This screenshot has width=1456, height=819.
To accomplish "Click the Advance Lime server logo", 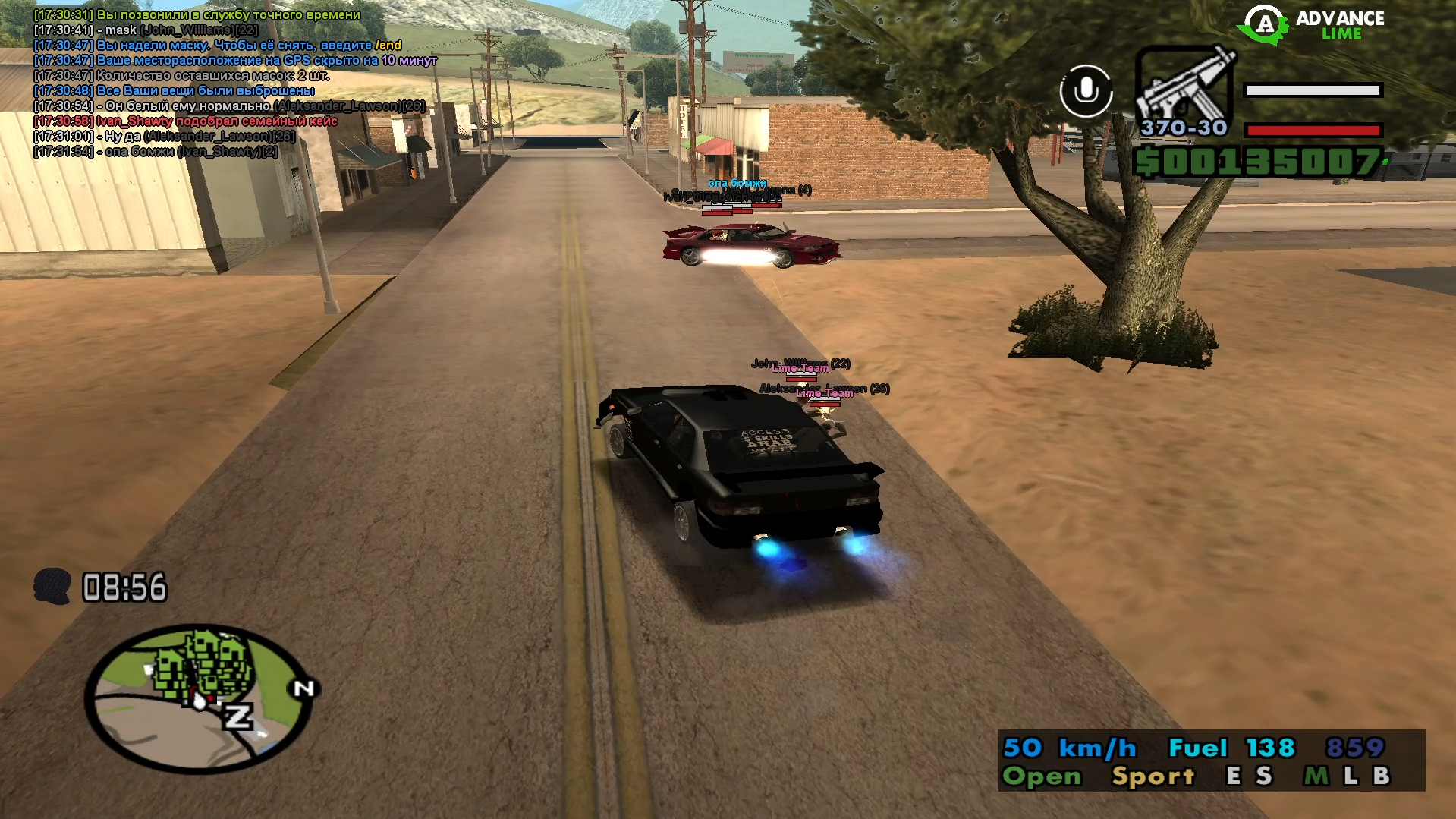I will (1313, 25).
